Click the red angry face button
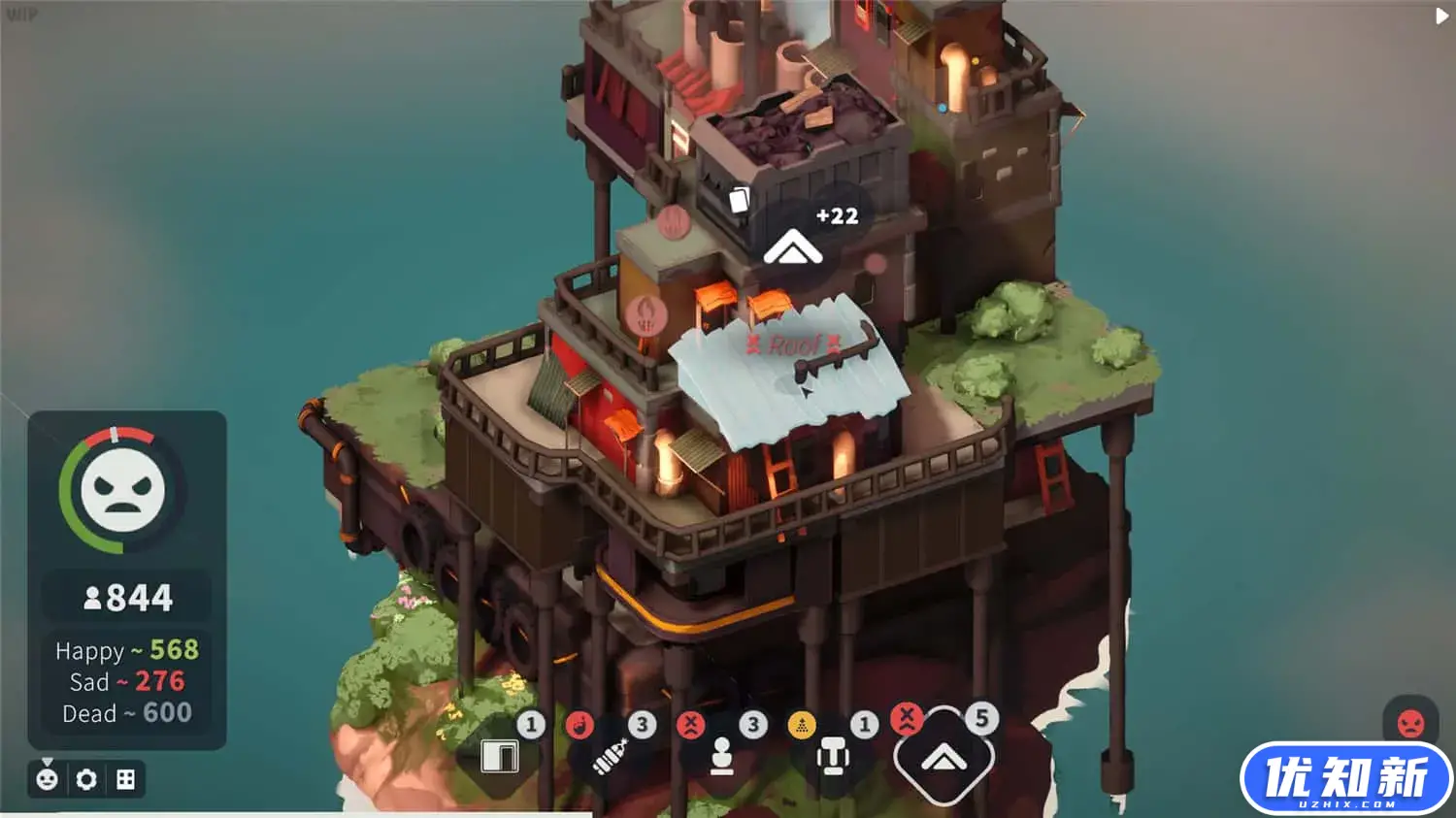 click(1409, 722)
